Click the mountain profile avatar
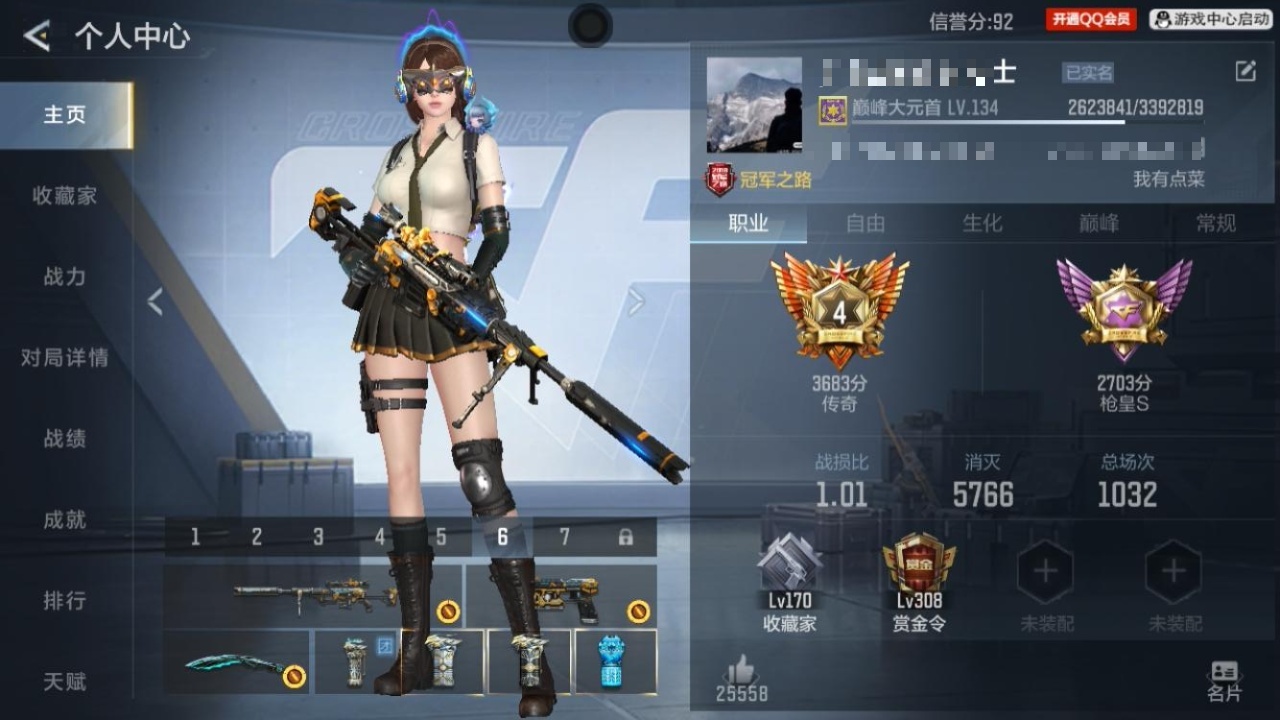1280x720 pixels. pyautogui.click(x=754, y=105)
